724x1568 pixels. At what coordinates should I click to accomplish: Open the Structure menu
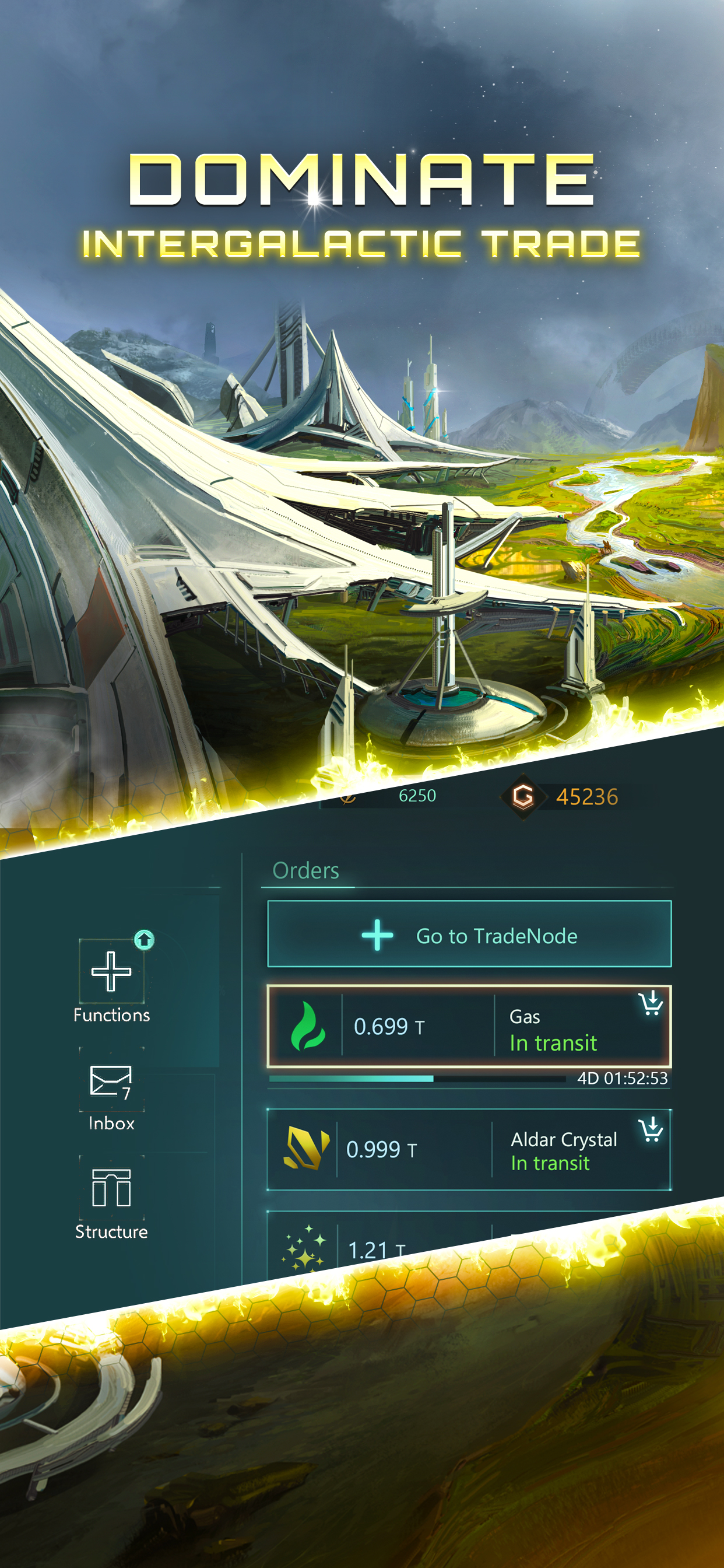(x=111, y=1202)
